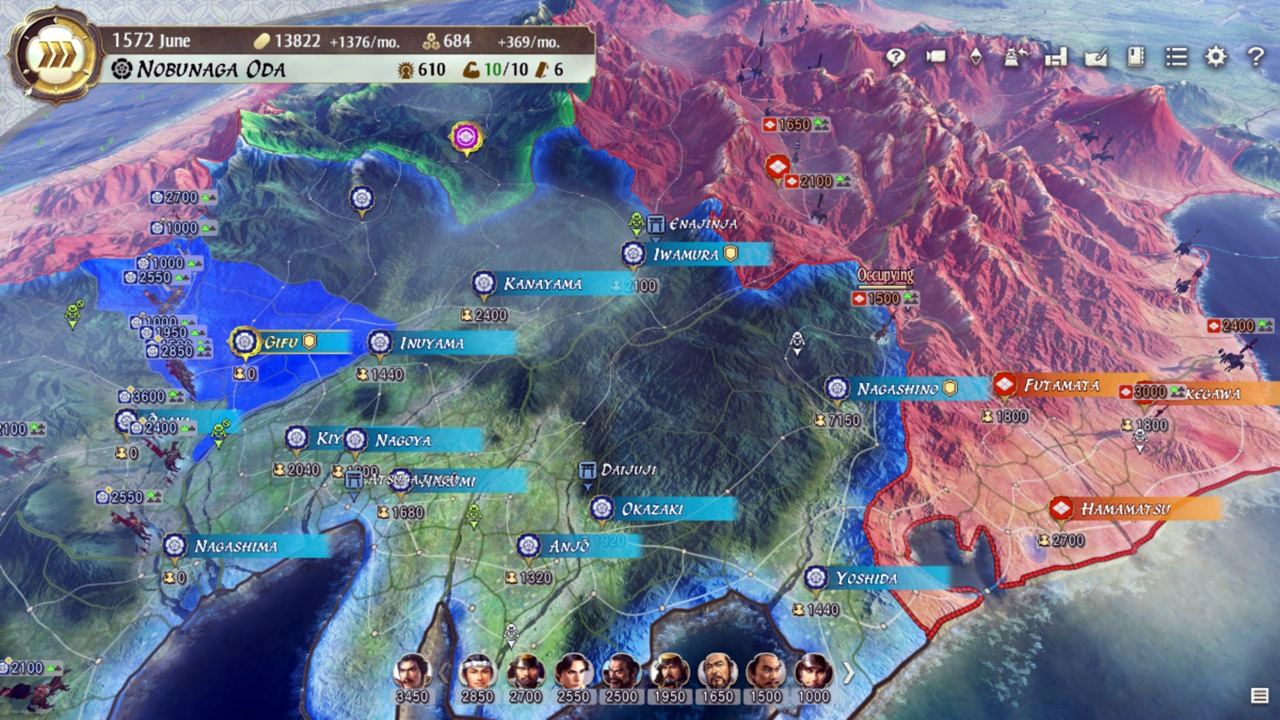Open the game settings gear icon

[x=1215, y=58]
